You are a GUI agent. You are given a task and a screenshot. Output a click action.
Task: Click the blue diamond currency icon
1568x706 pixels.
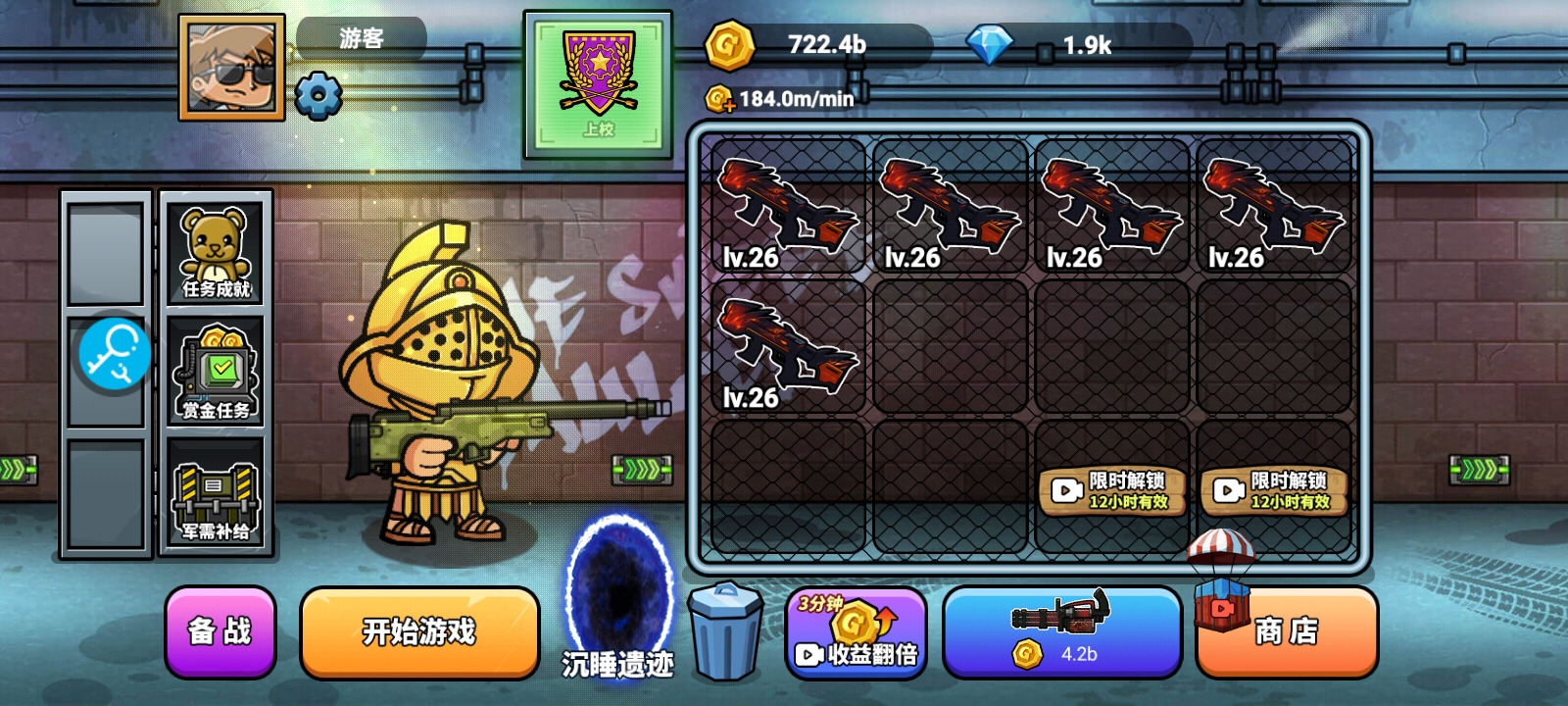[x=990, y=44]
